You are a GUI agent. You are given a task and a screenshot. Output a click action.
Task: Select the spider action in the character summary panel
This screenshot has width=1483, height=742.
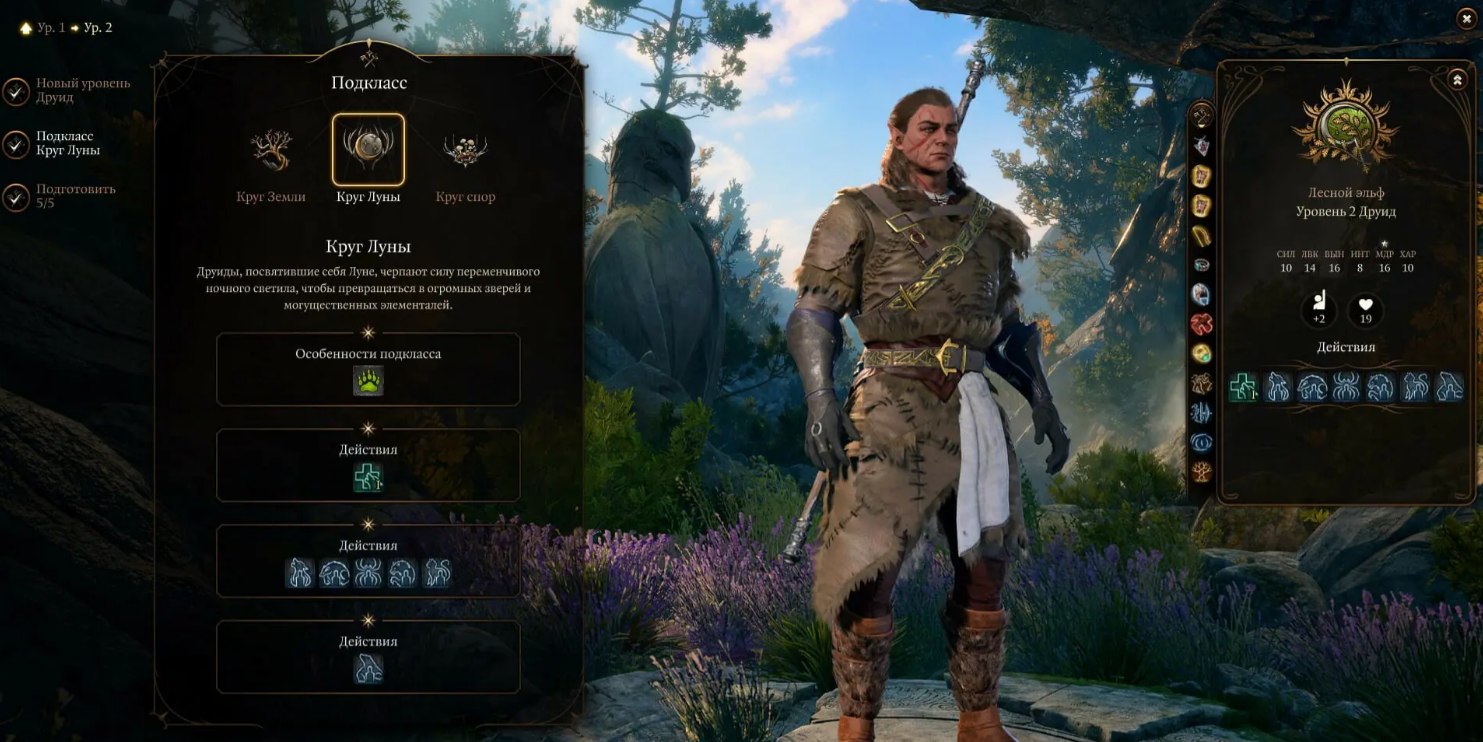1346,386
